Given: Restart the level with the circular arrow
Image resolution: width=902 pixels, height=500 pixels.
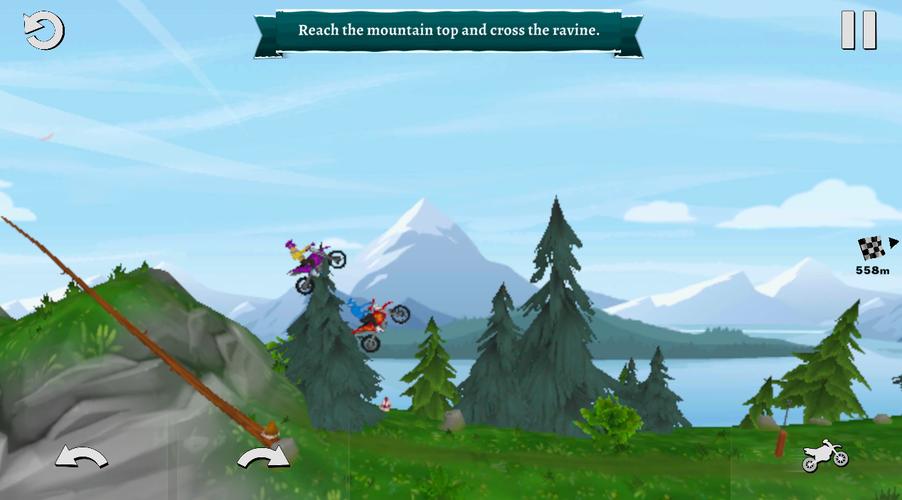Looking at the screenshot, I should [x=43, y=31].
